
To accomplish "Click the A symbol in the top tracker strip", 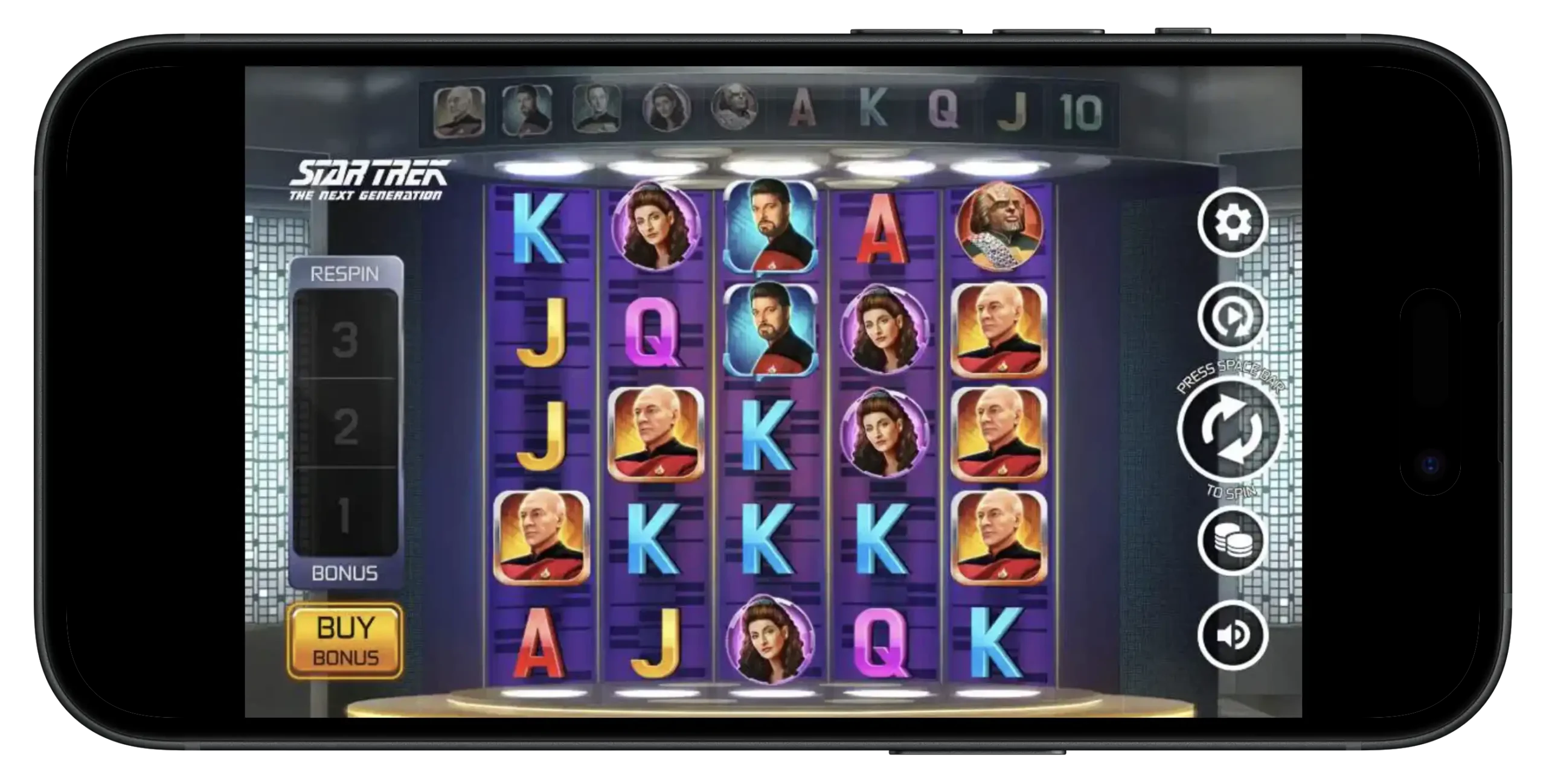I will (x=803, y=109).
